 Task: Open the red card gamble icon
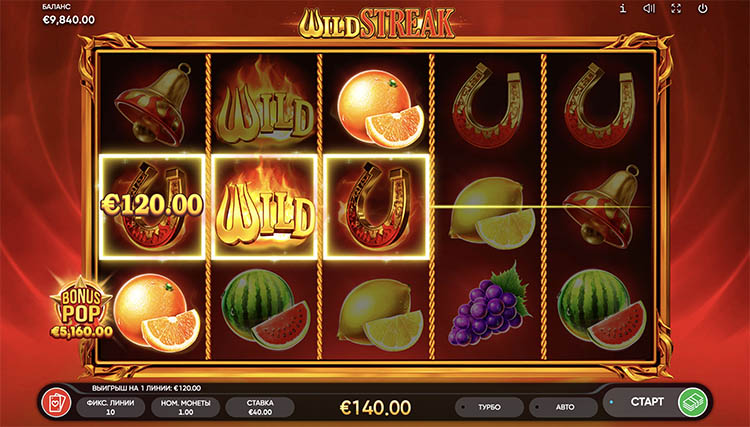(52, 403)
